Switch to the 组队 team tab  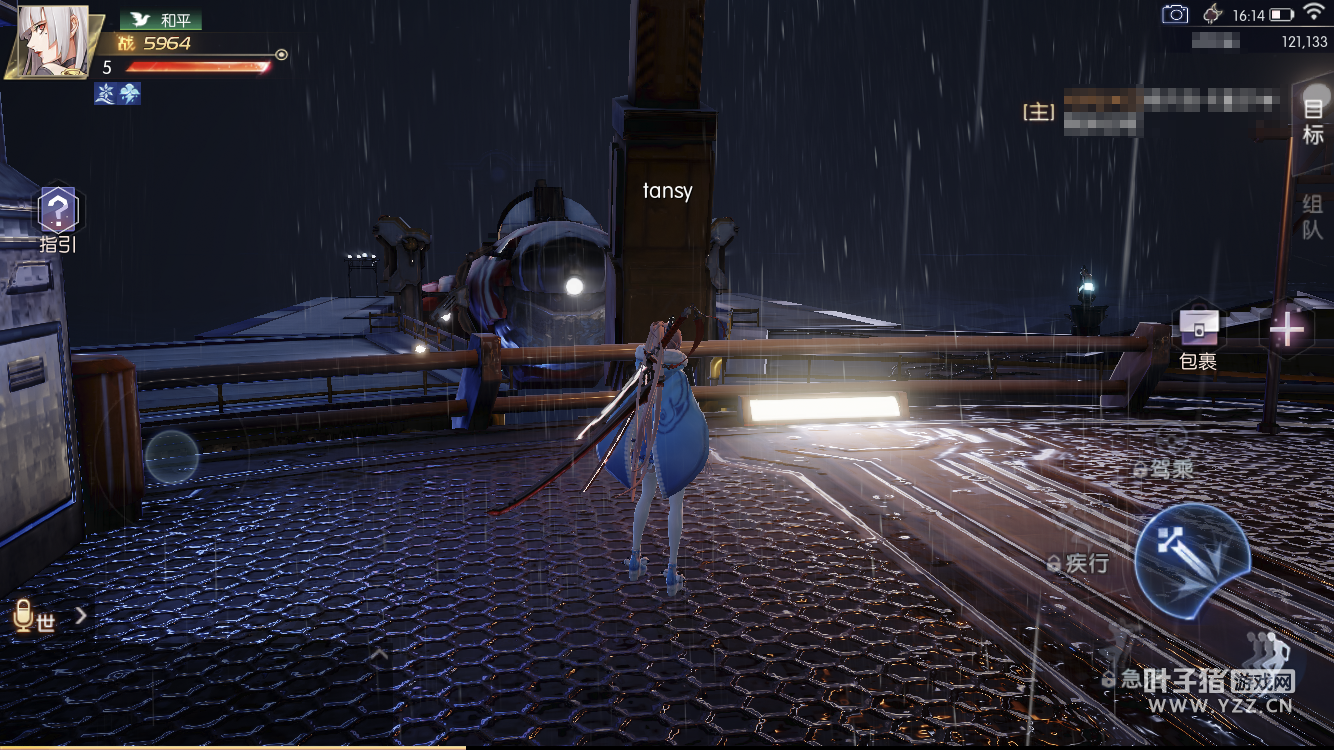point(1312,217)
